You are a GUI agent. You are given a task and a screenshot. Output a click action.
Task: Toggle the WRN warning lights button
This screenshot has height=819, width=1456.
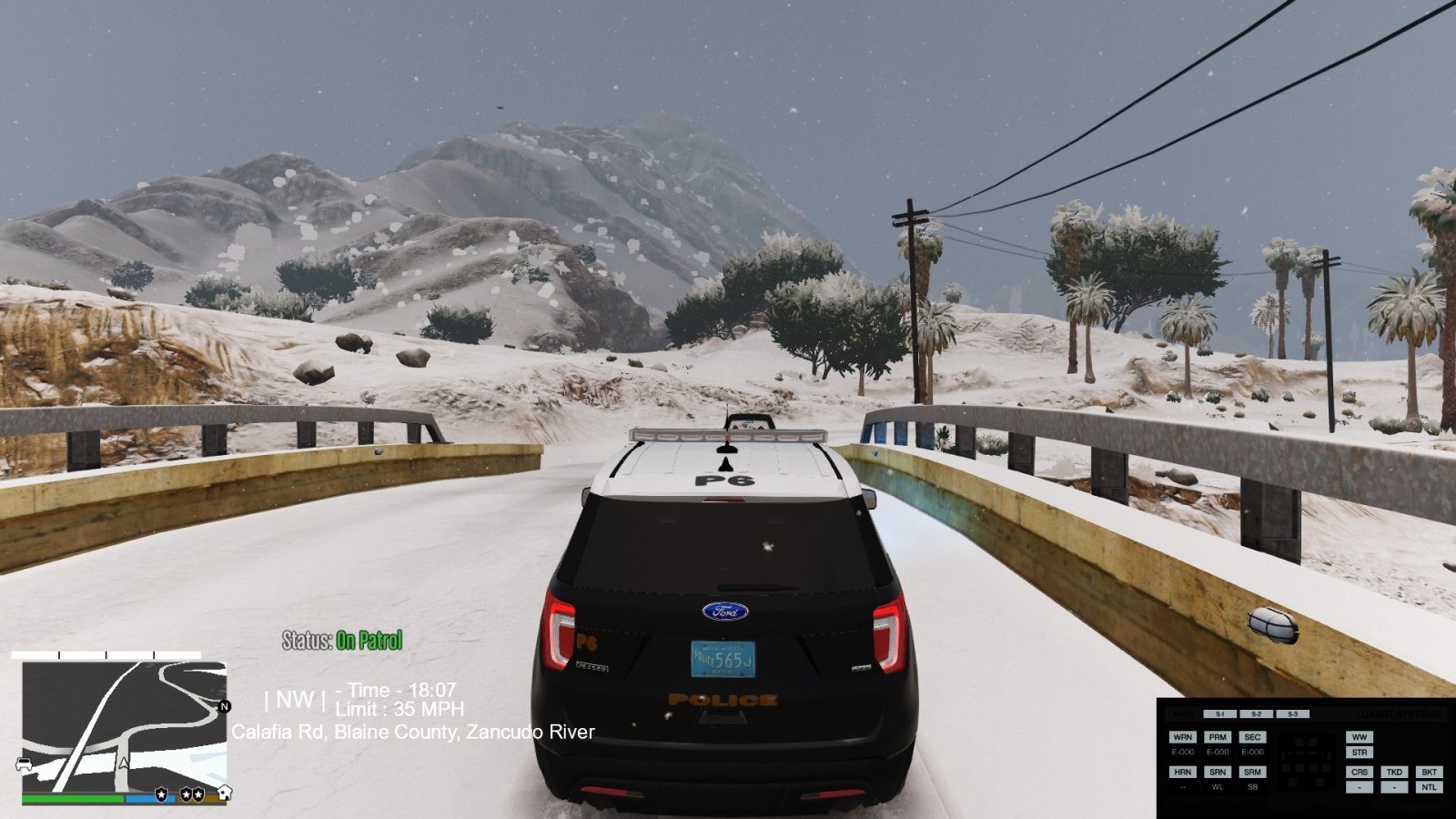(1182, 737)
